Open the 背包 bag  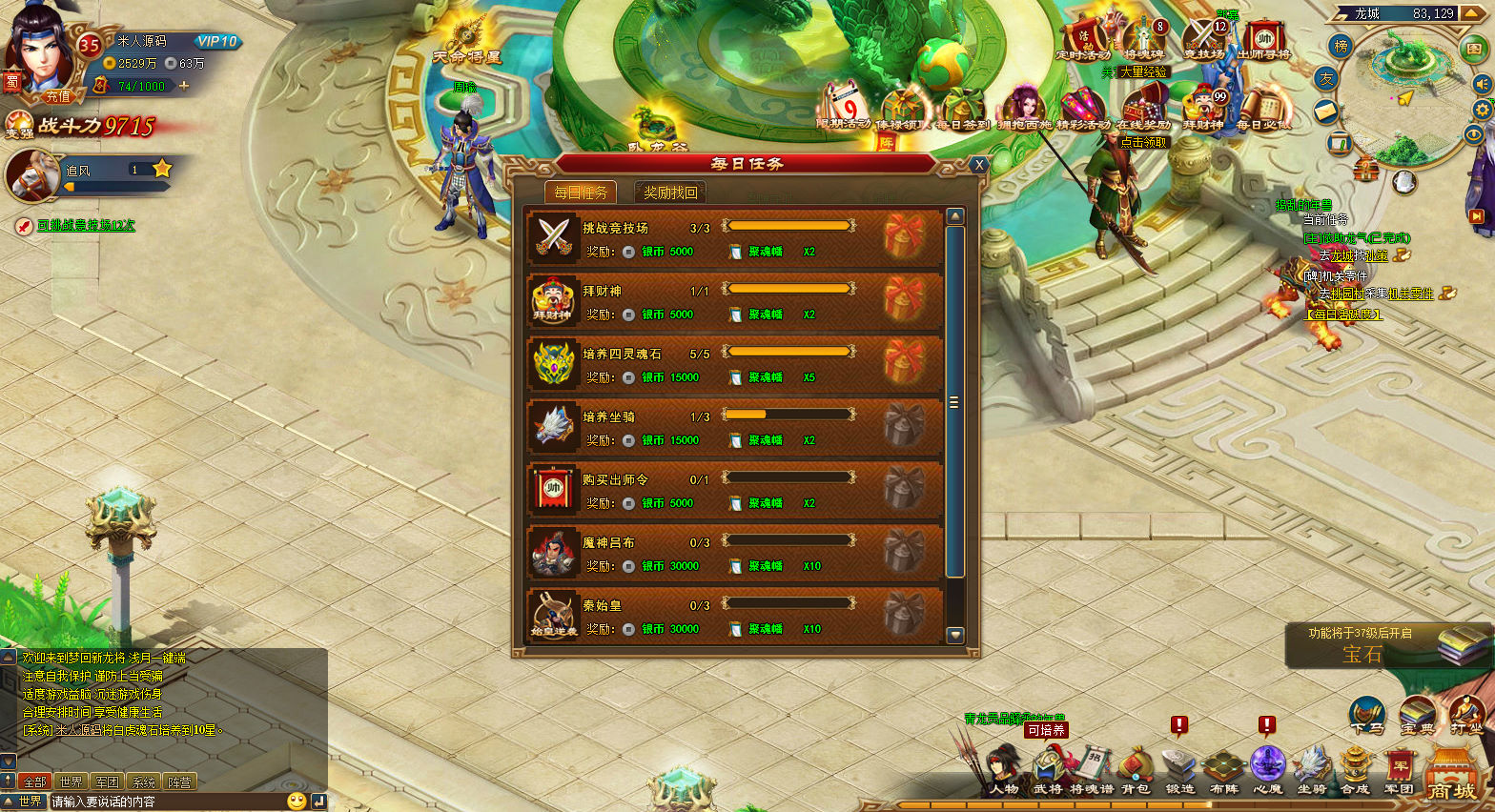1136,771
